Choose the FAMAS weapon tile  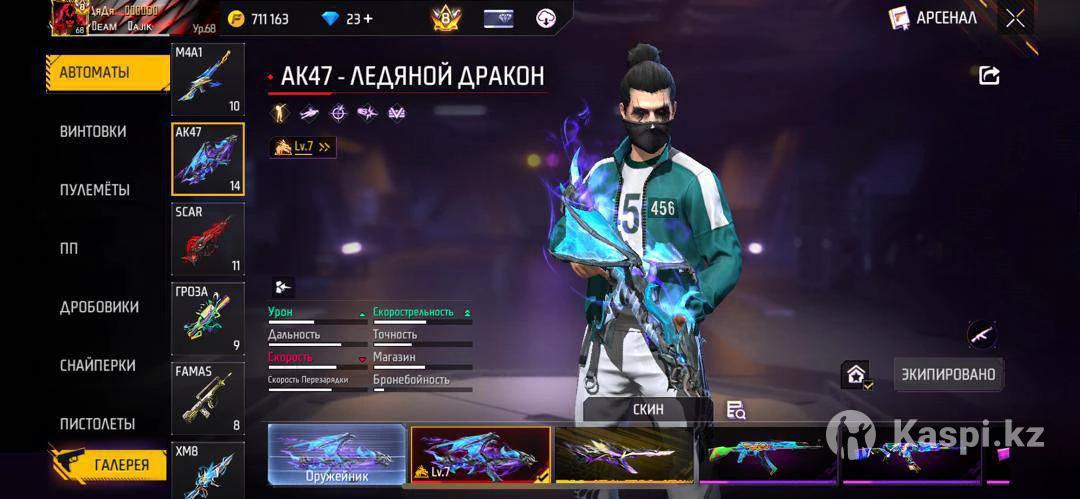(208, 398)
